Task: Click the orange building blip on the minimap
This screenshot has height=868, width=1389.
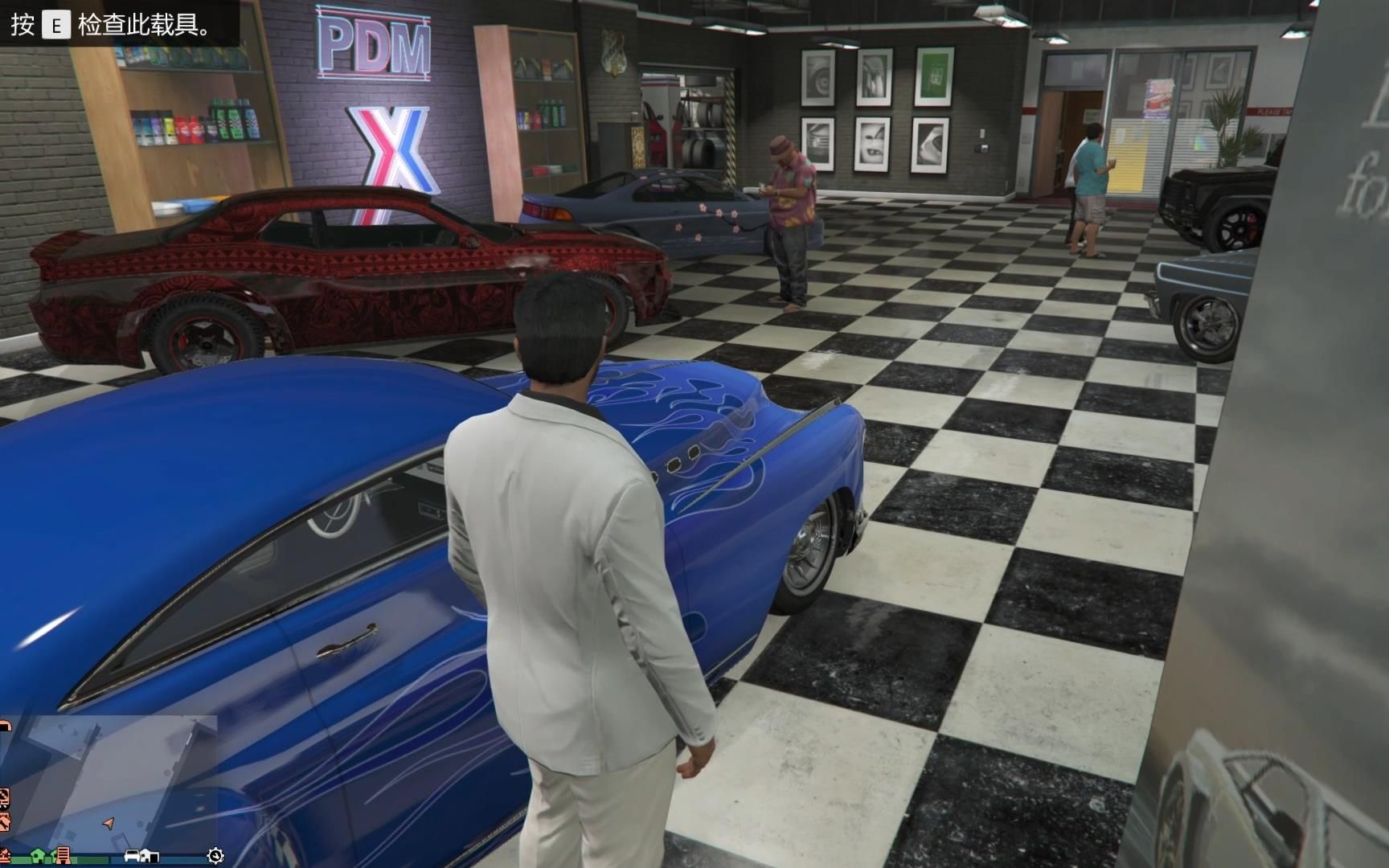Action: [63, 855]
